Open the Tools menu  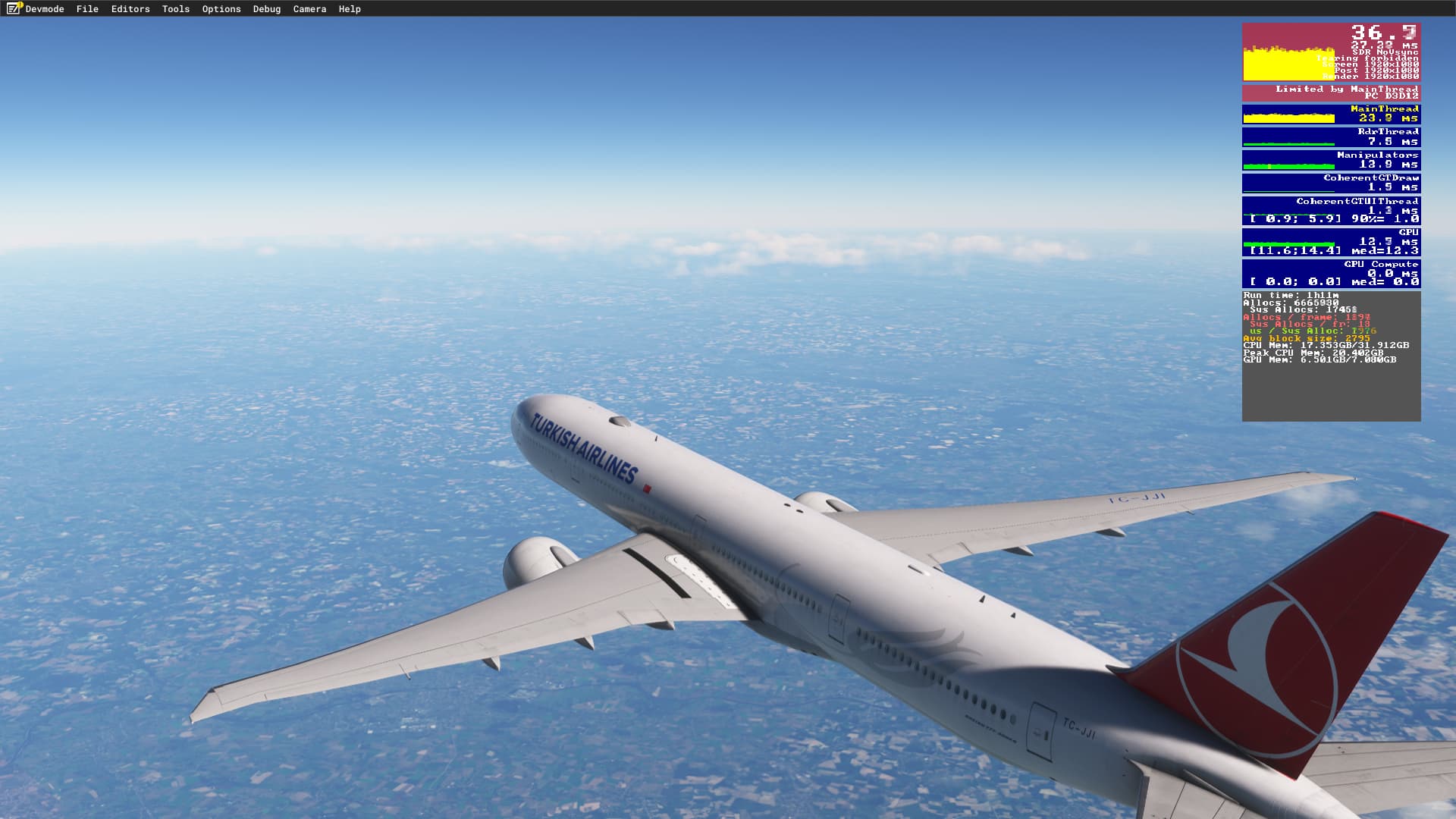click(174, 8)
